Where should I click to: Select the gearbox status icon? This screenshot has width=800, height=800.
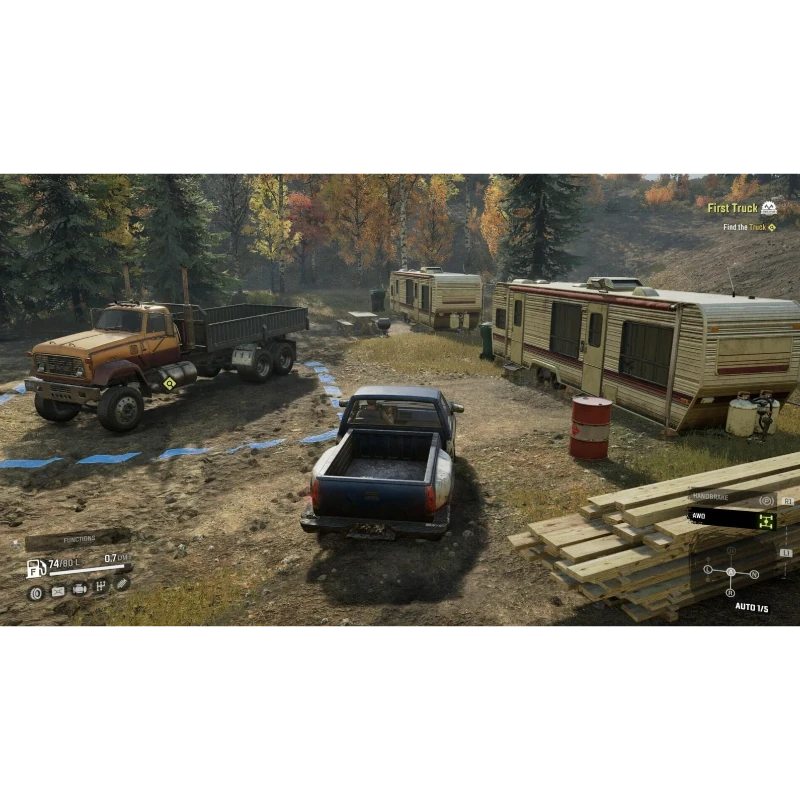pyautogui.click(x=101, y=587)
